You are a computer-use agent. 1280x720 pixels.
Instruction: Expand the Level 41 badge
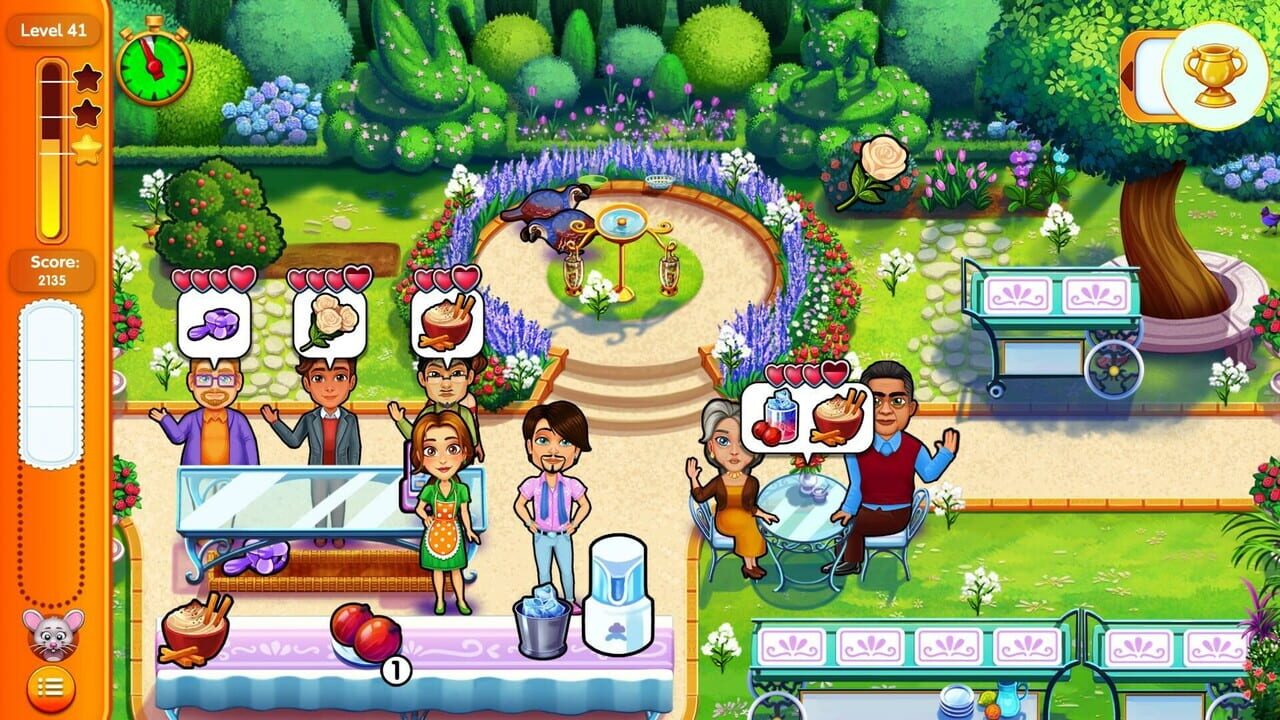coord(51,31)
